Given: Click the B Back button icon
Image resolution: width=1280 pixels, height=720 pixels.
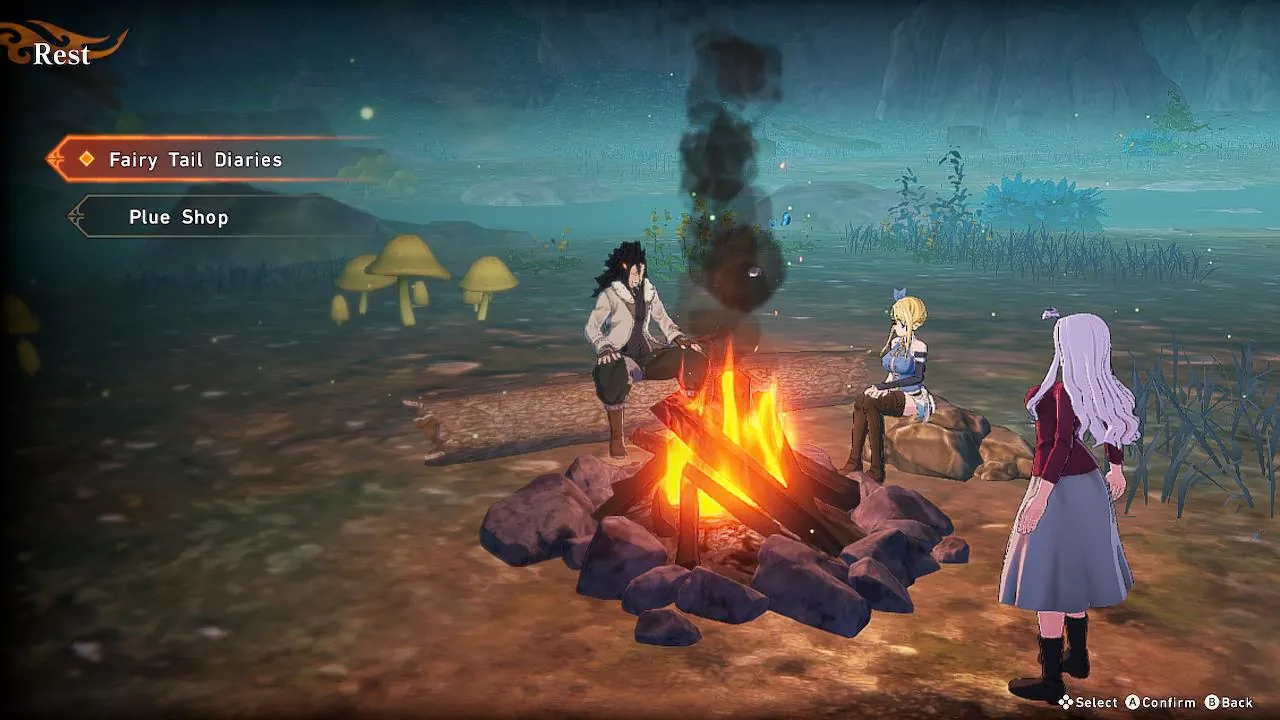Looking at the screenshot, I should [1212, 703].
